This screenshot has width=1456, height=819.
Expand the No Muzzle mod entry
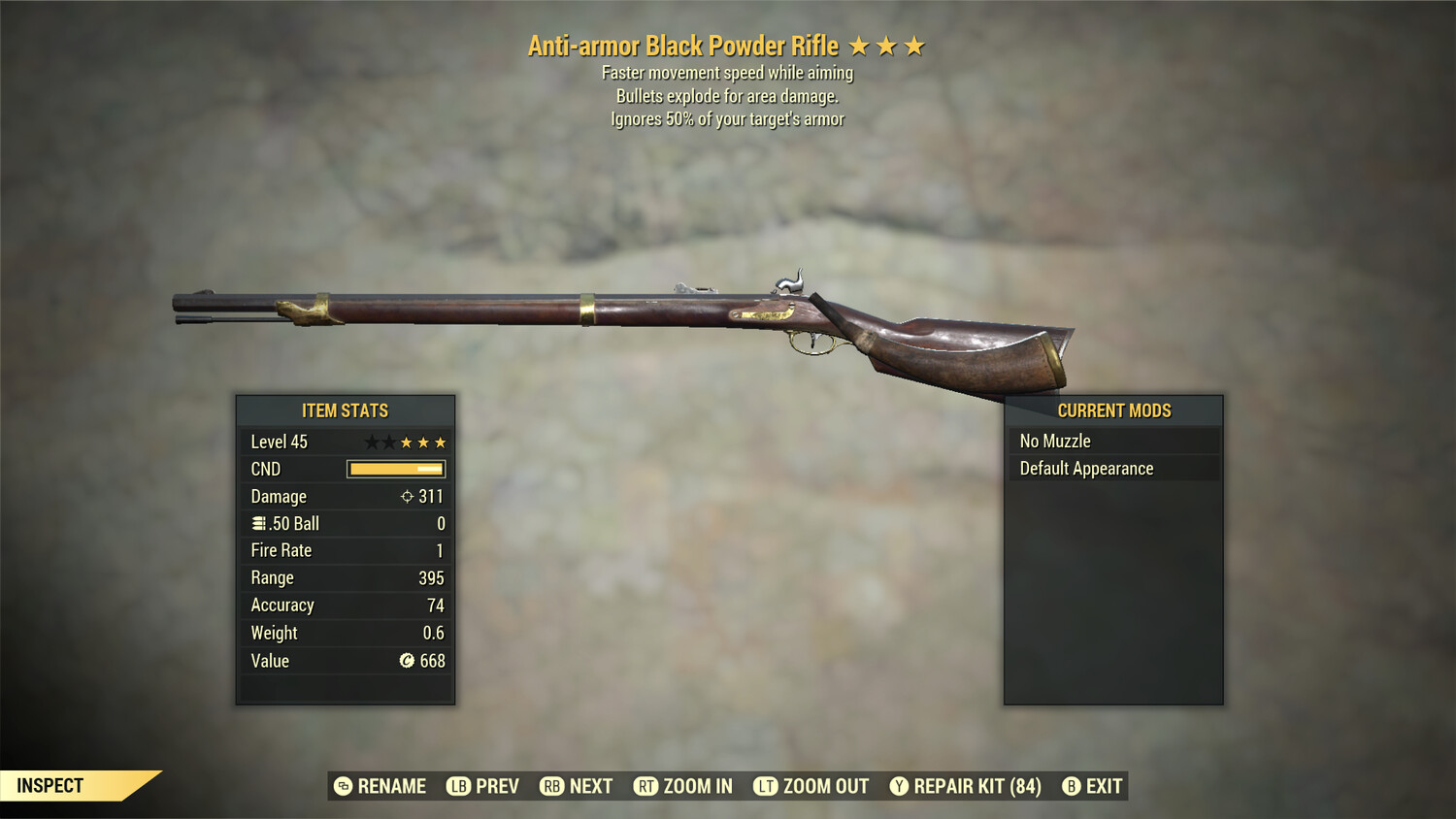click(x=1113, y=441)
